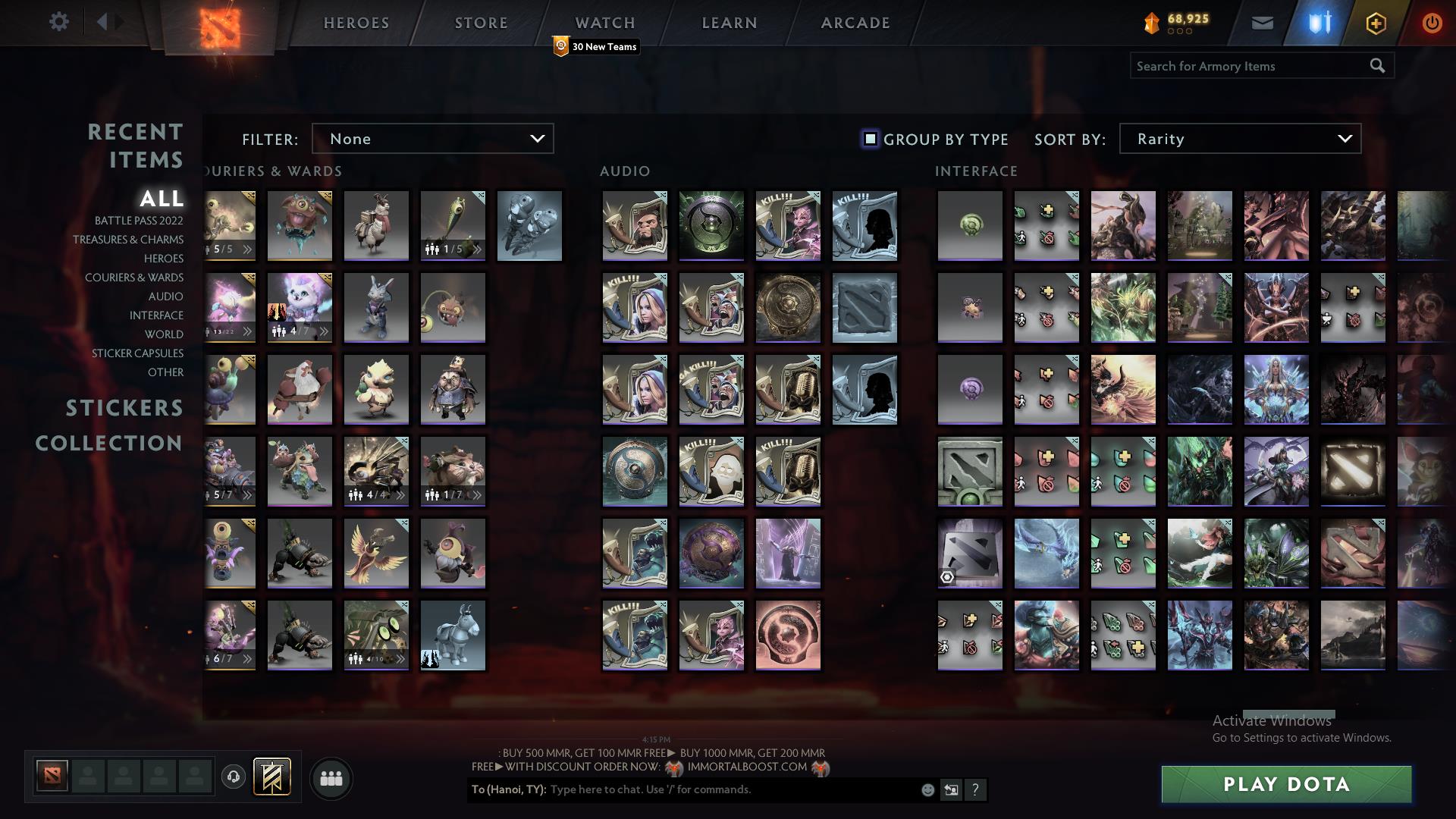
Task: Open the friends list icon near the chat
Action: click(x=331, y=777)
